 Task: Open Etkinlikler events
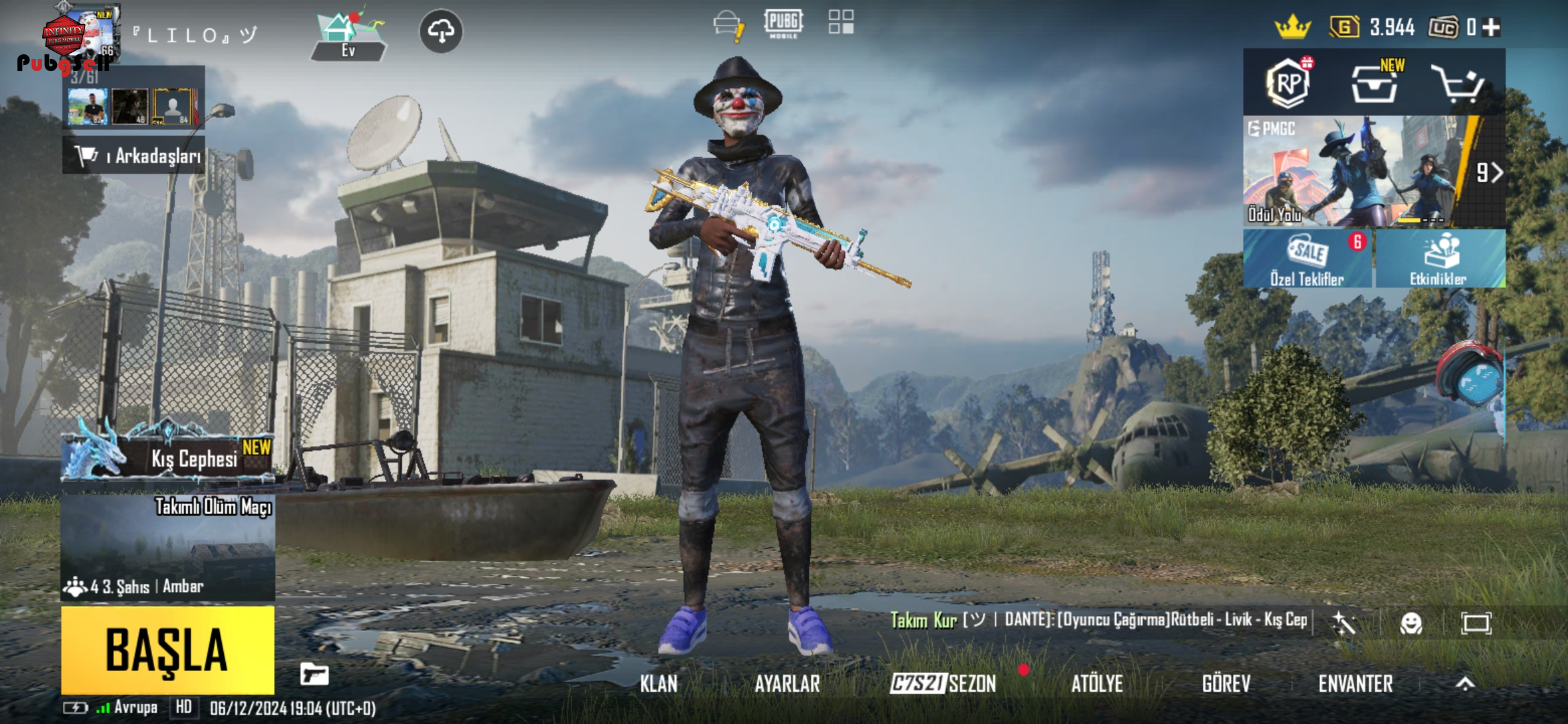[1439, 259]
